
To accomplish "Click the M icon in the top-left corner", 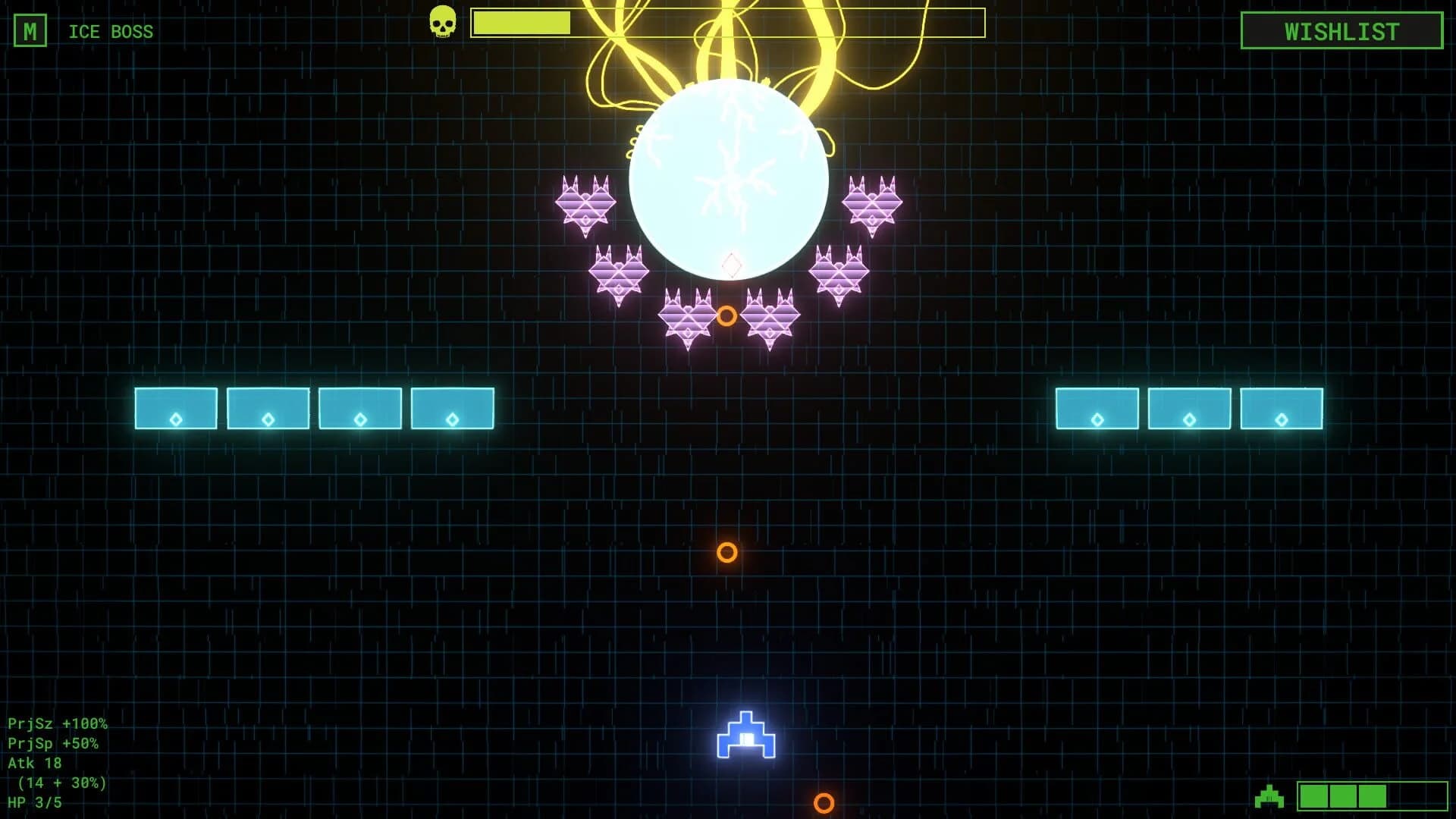I will 31,31.
